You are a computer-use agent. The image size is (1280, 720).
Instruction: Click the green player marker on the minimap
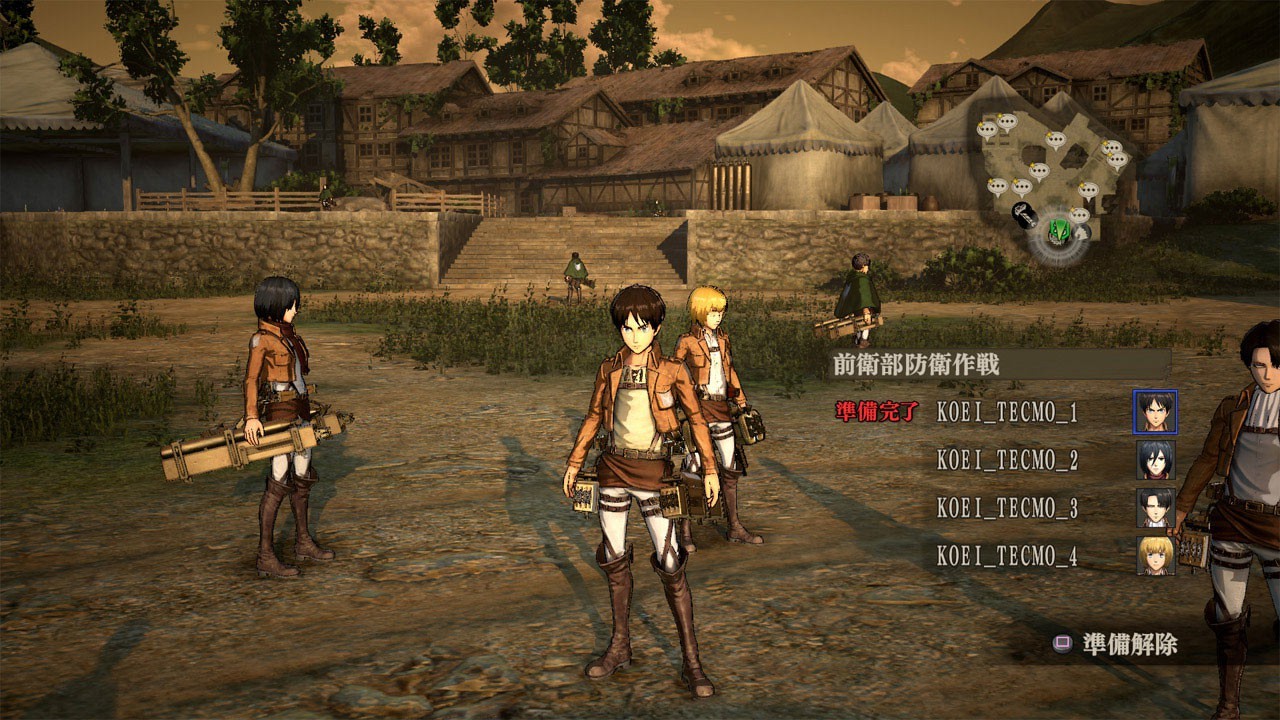tap(1059, 232)
